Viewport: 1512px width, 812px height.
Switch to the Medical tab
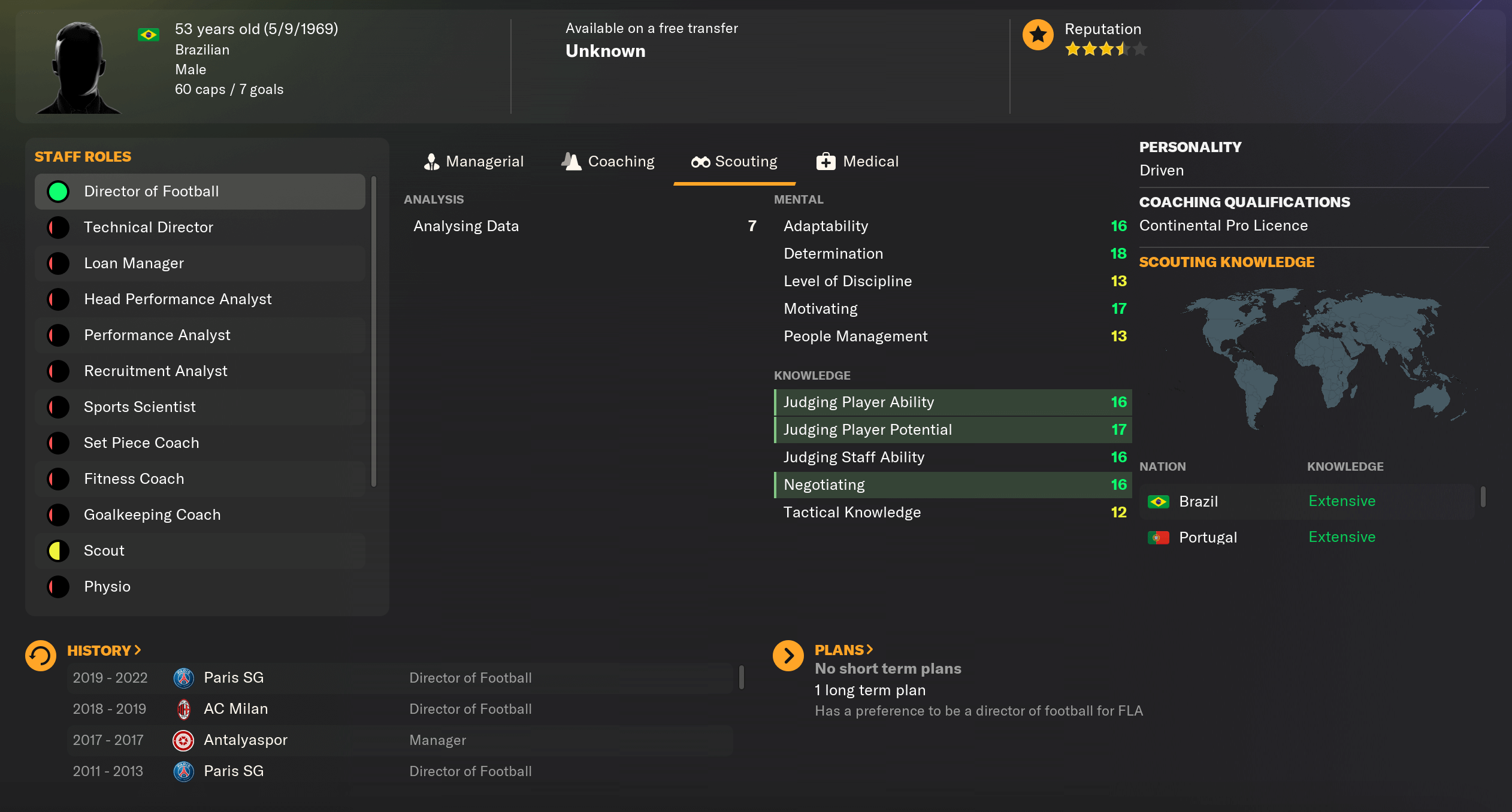pos(870,161)
